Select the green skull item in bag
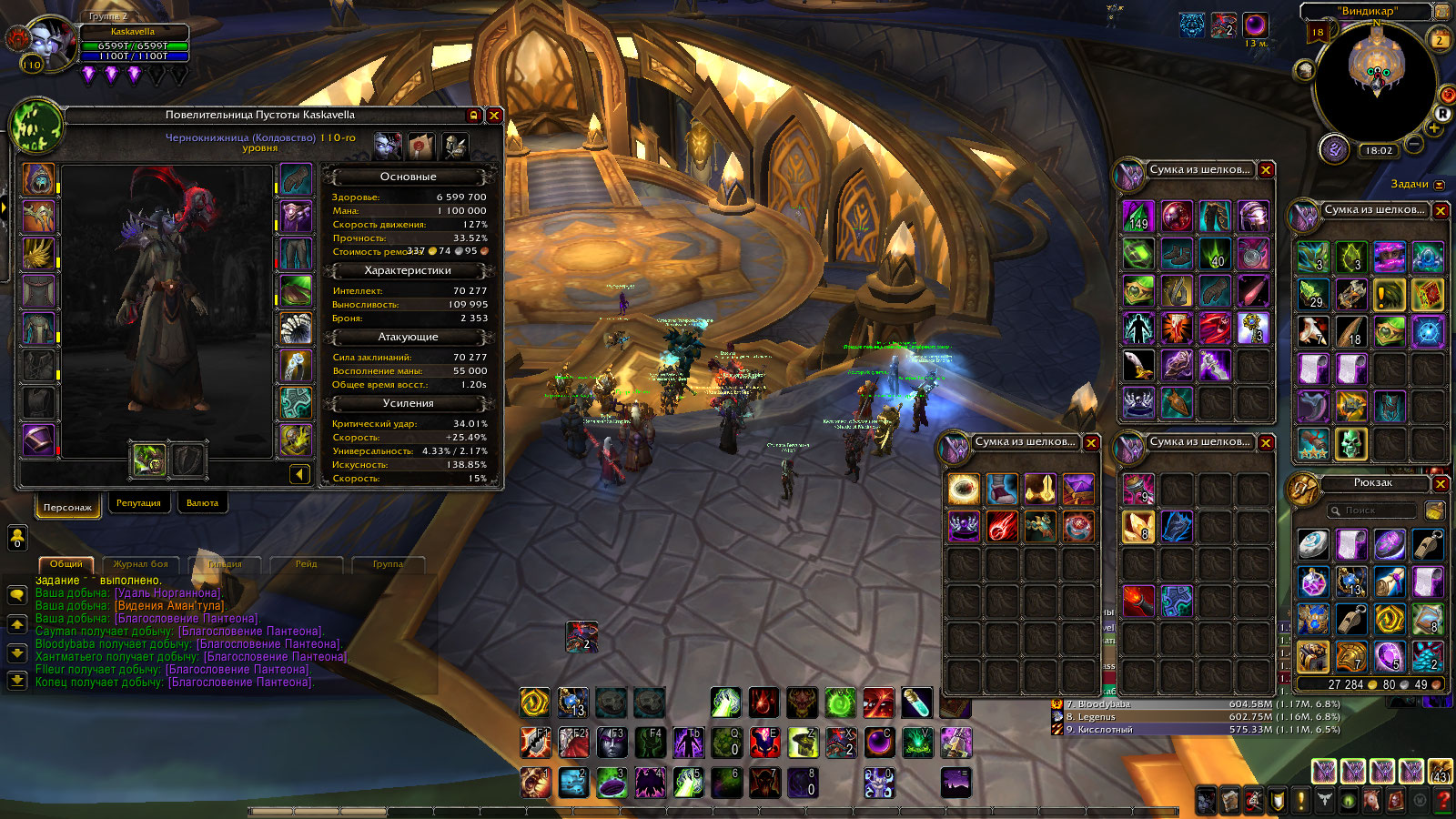 click(x=1351, y=444)
